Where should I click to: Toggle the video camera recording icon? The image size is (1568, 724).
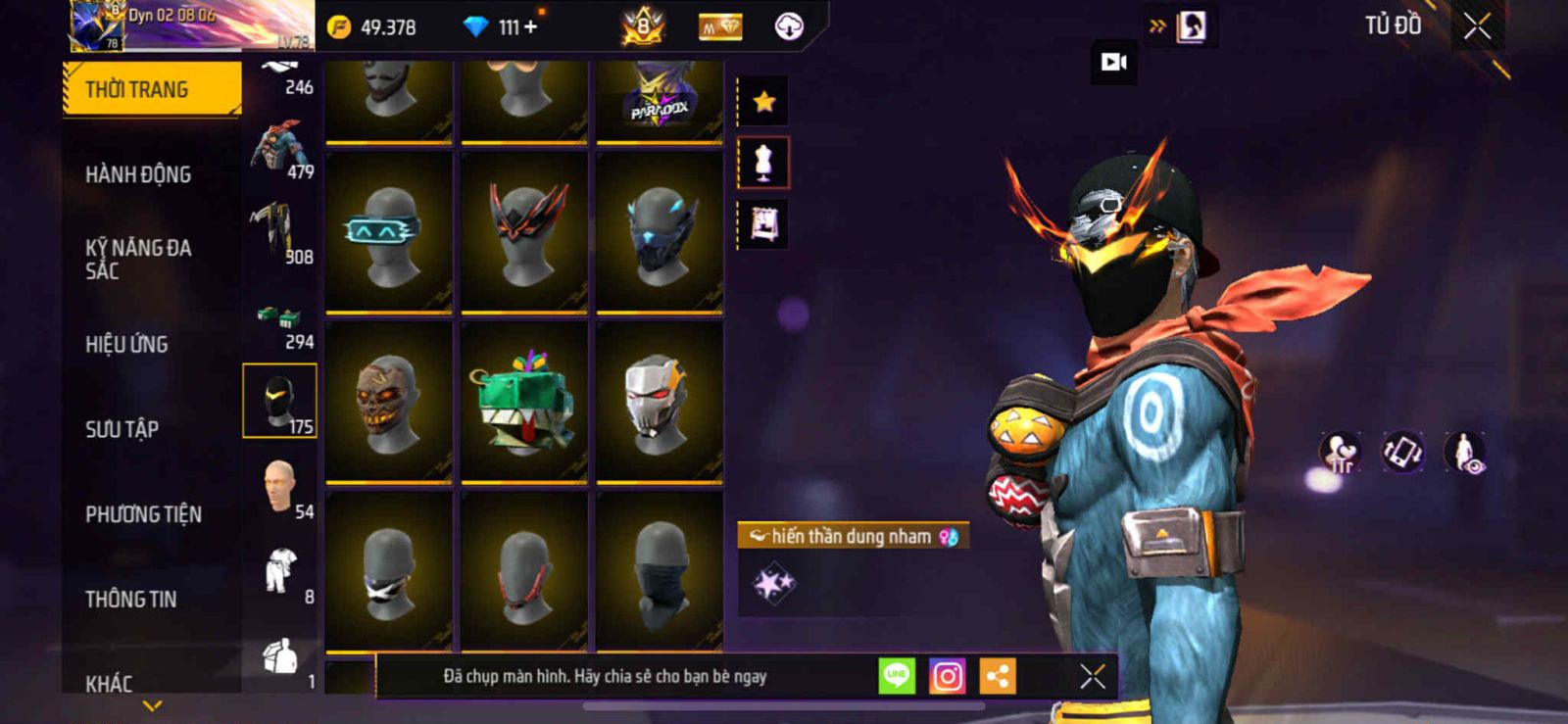tap(1114, 63)
